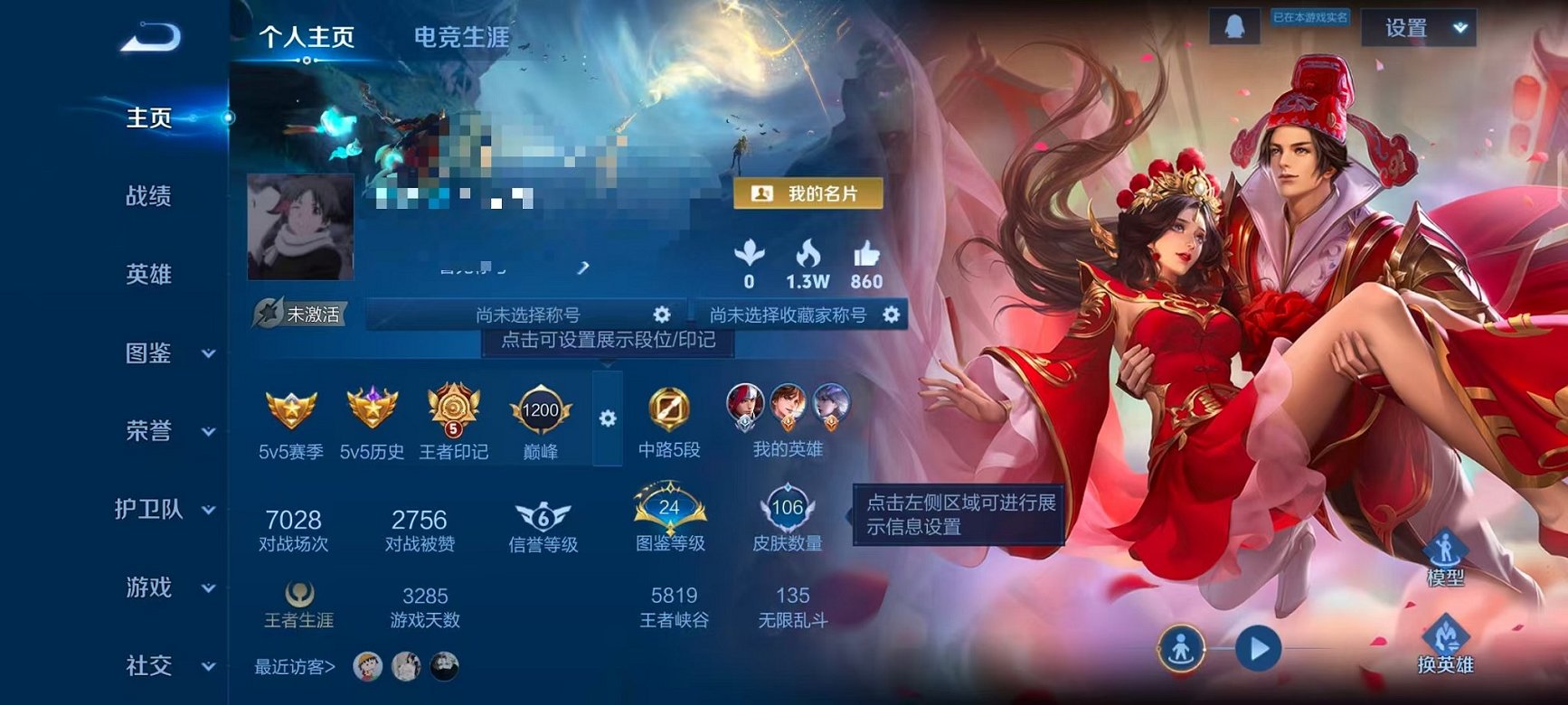The height and width of the screenshot is (705, 1568).
Task: Switch to the 电竞生涯 tab
Action: pos(461,38)
